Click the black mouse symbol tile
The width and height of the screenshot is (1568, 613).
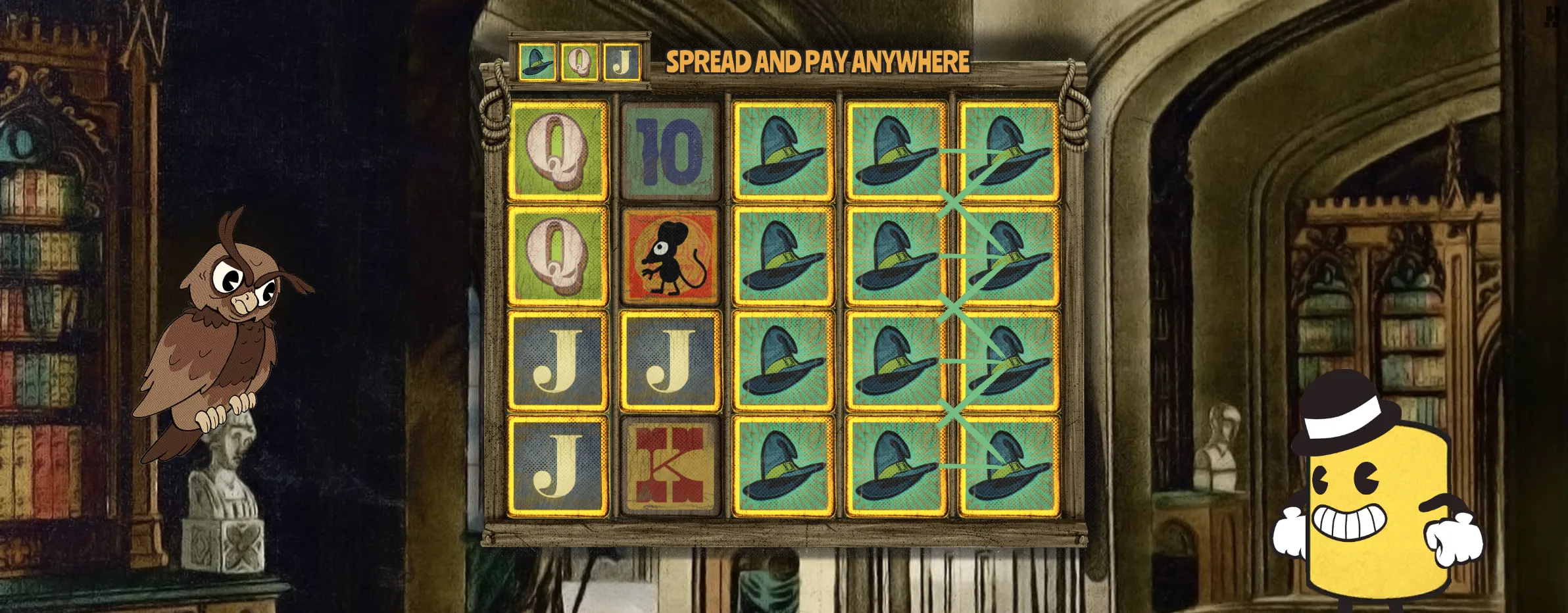(670, 257)
